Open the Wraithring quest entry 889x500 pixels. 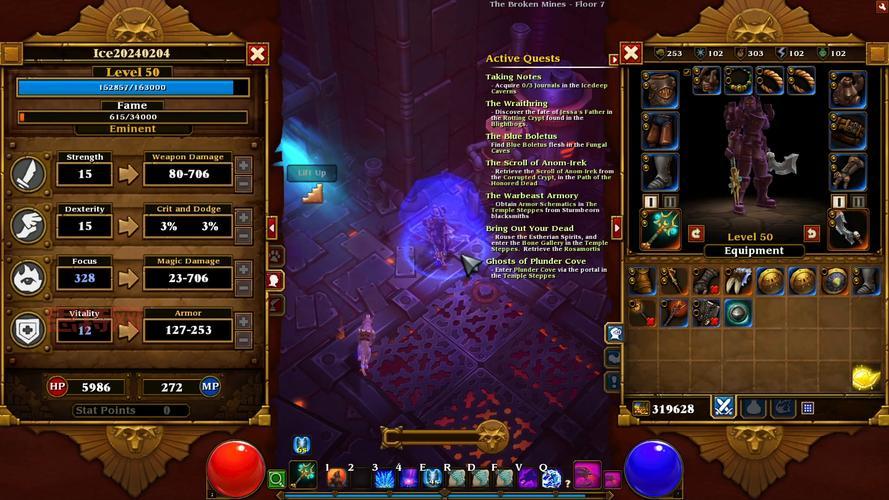tap(517, 103)
